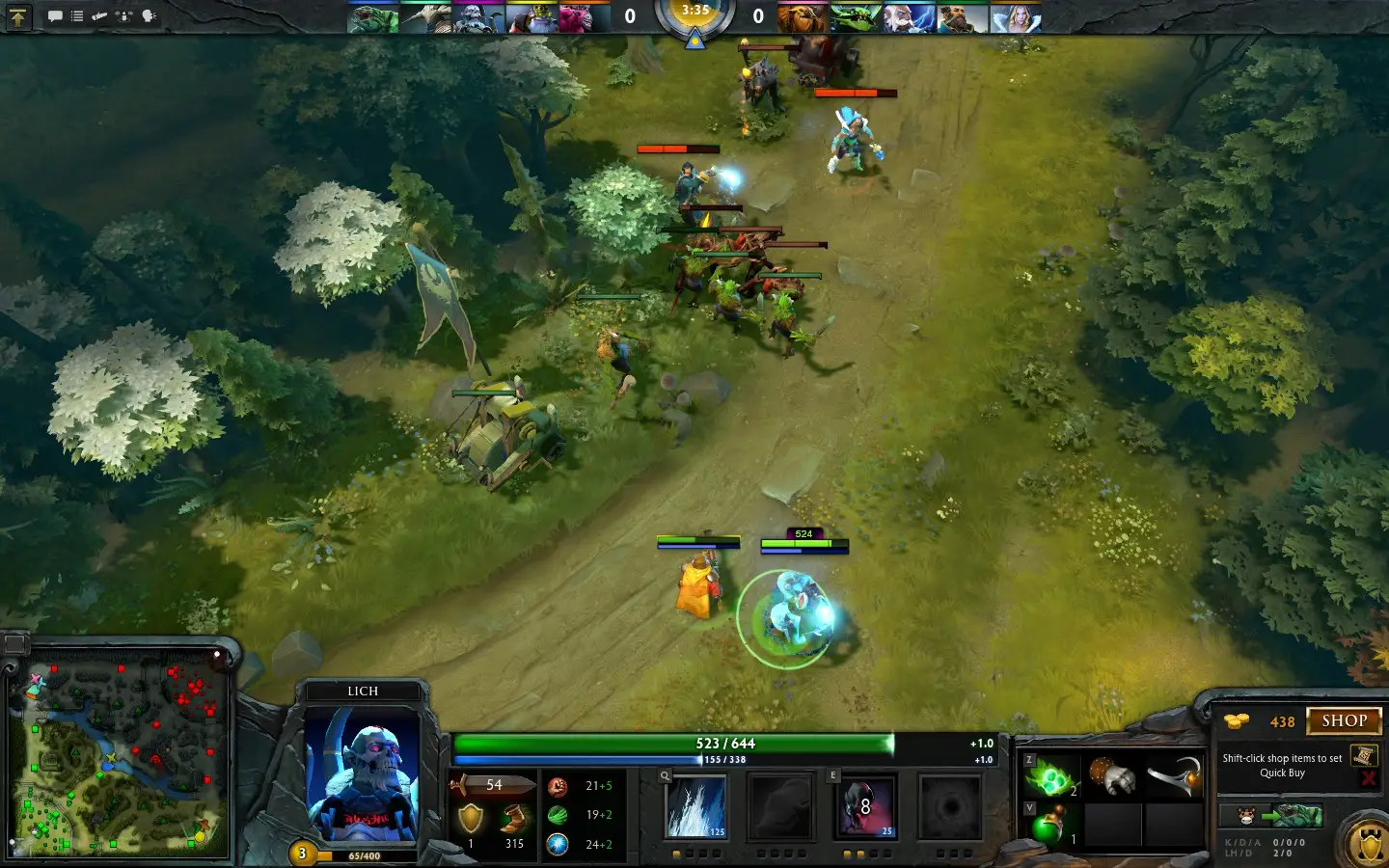Clear Quick Buy with the red X
1389x868 pixels.
[1367, 778]
